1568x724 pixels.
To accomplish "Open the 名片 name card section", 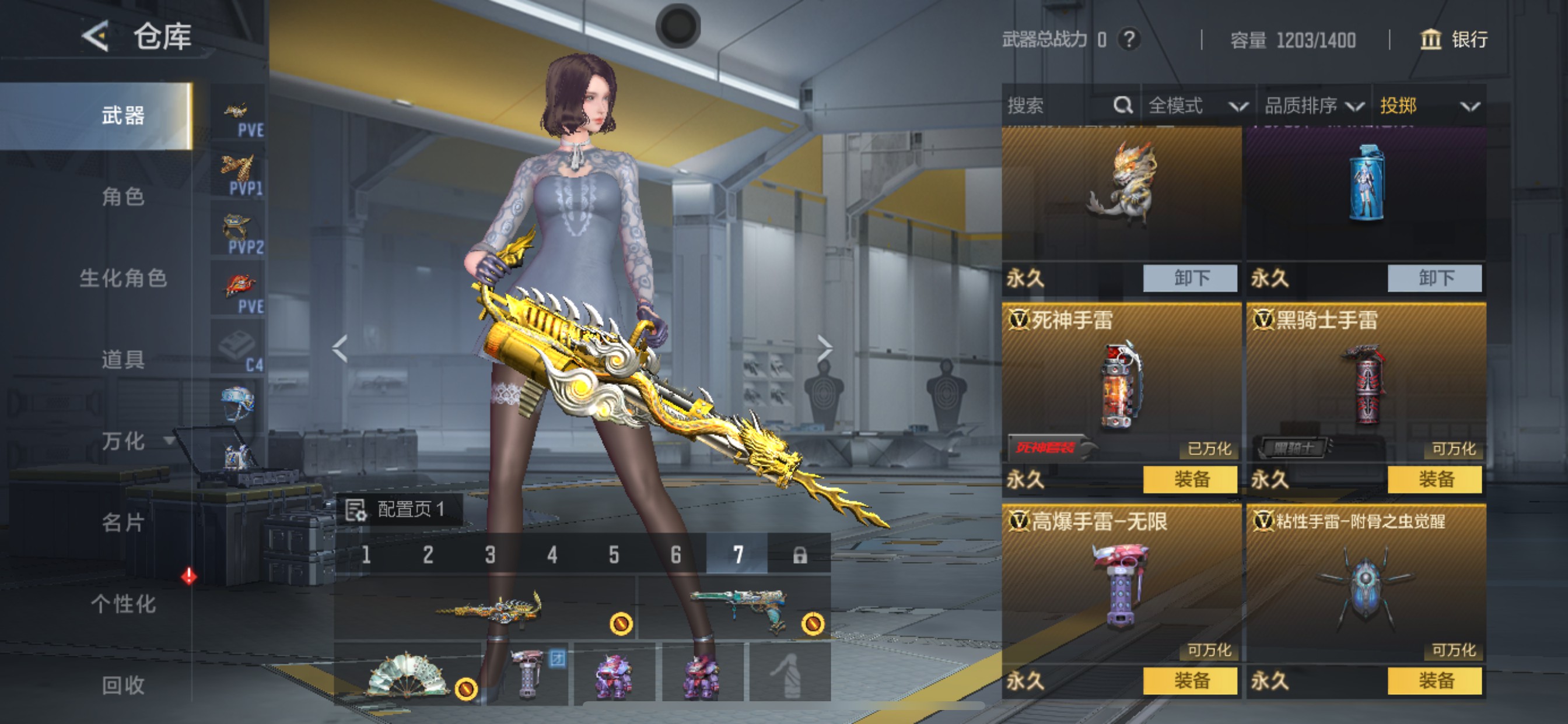I will click(x=123, y=523).
